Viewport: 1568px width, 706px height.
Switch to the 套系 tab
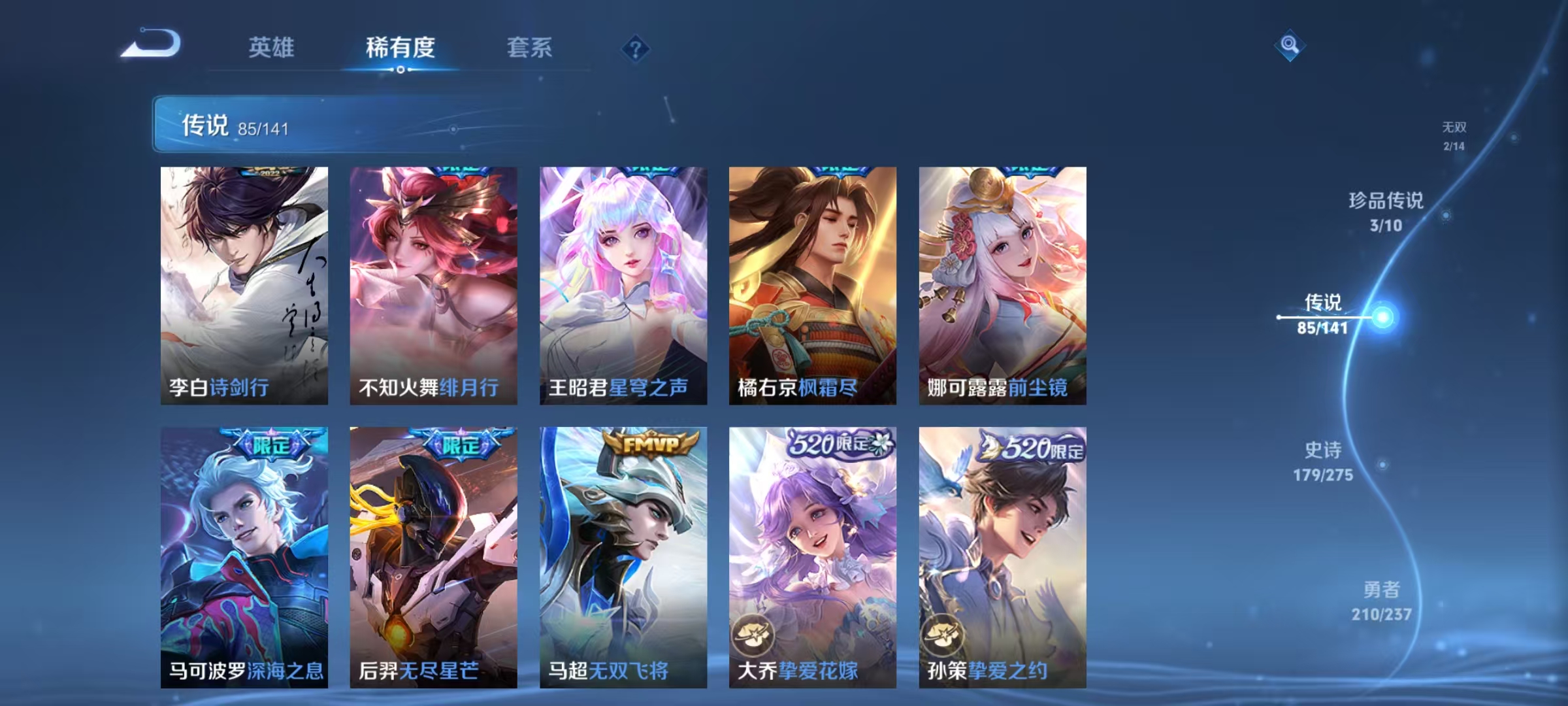530,47
